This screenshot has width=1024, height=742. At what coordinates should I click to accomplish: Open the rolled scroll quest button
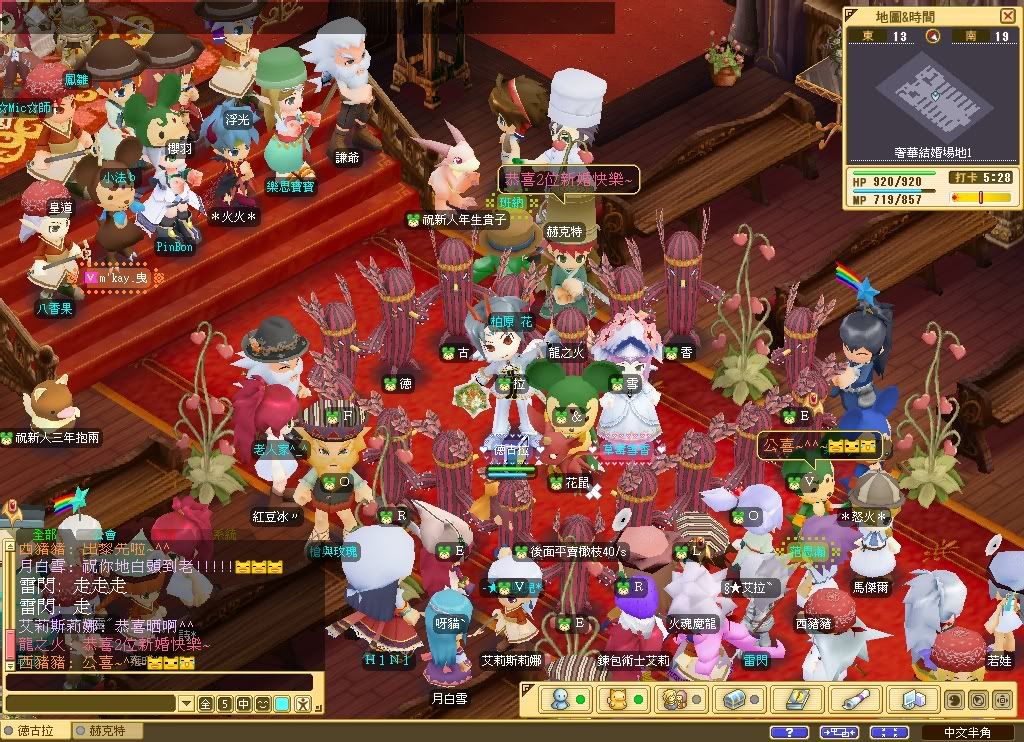point(855,699)
